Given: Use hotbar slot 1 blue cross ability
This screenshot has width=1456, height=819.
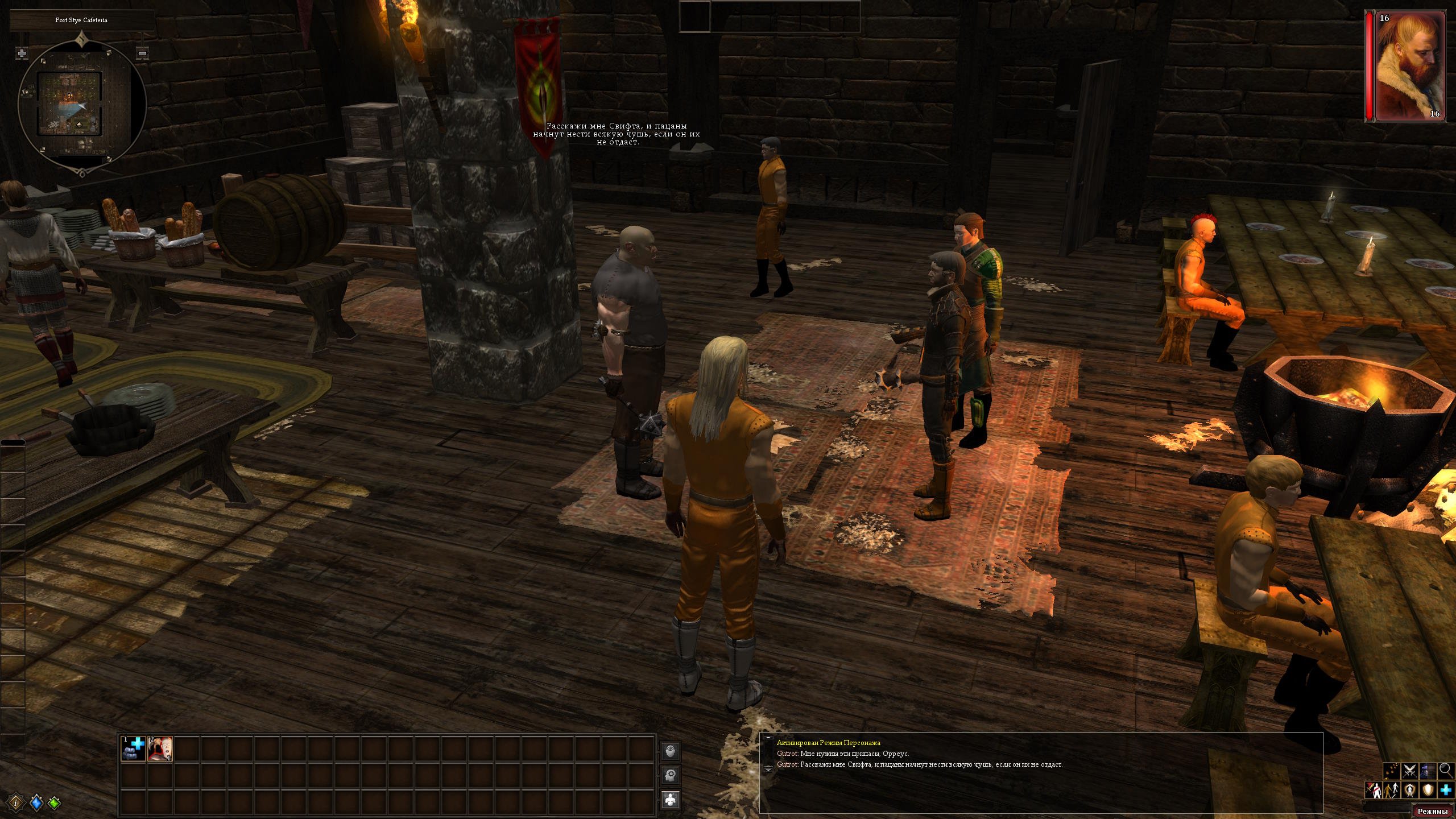Looking at the screenshot, I should tap(133, 748).
